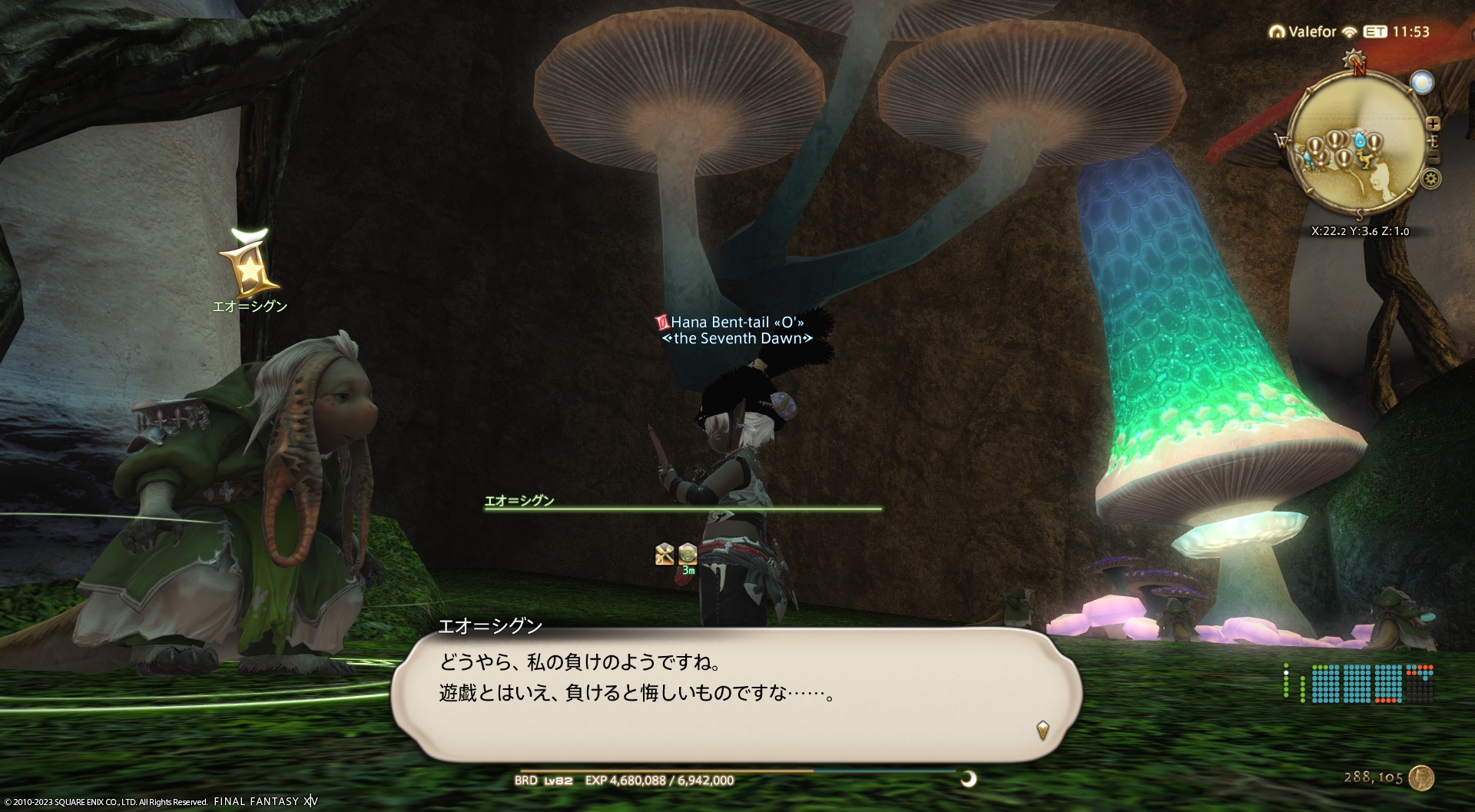
Task: Open the inventory grid indicator
Action: coord(1371,684)
